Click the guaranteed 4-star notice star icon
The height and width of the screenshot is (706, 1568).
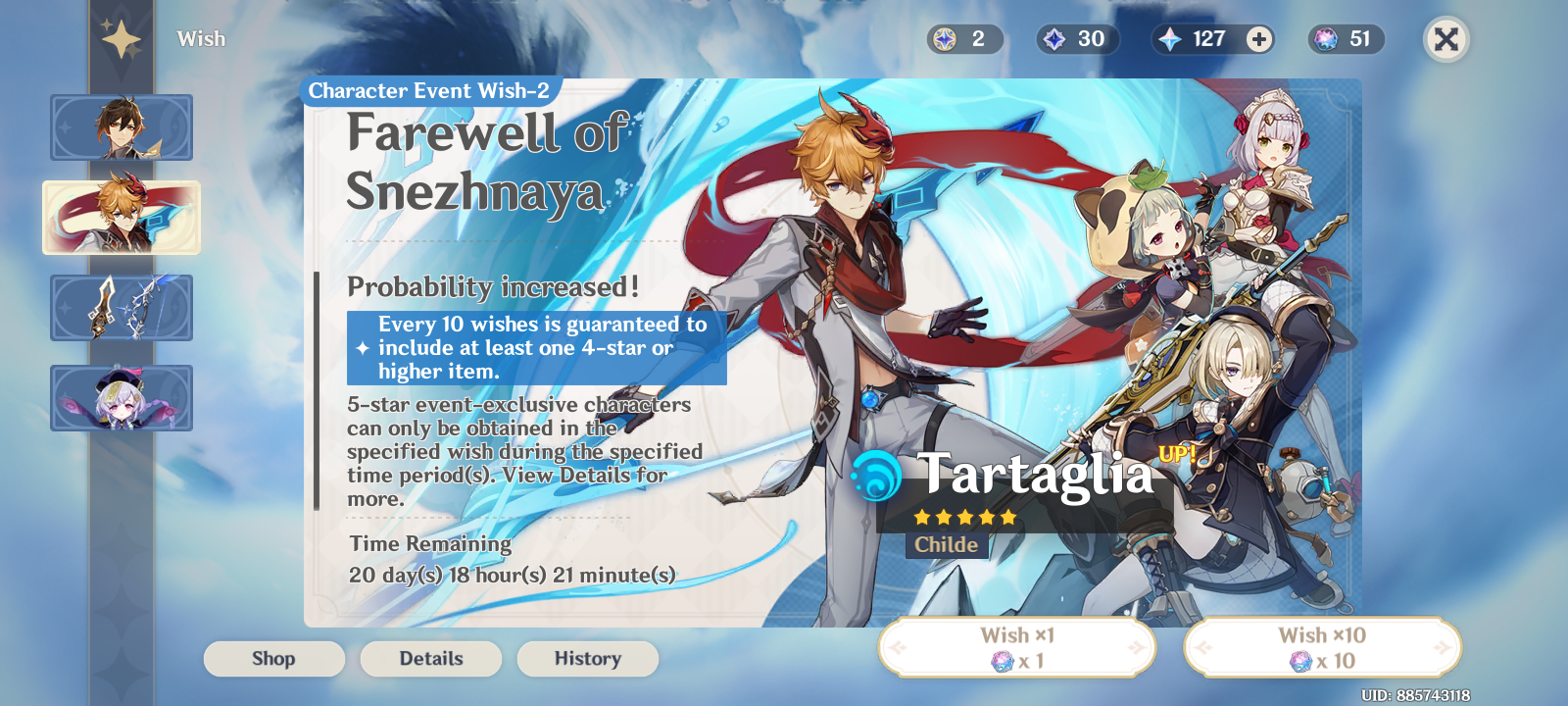[x=362, y=345]
